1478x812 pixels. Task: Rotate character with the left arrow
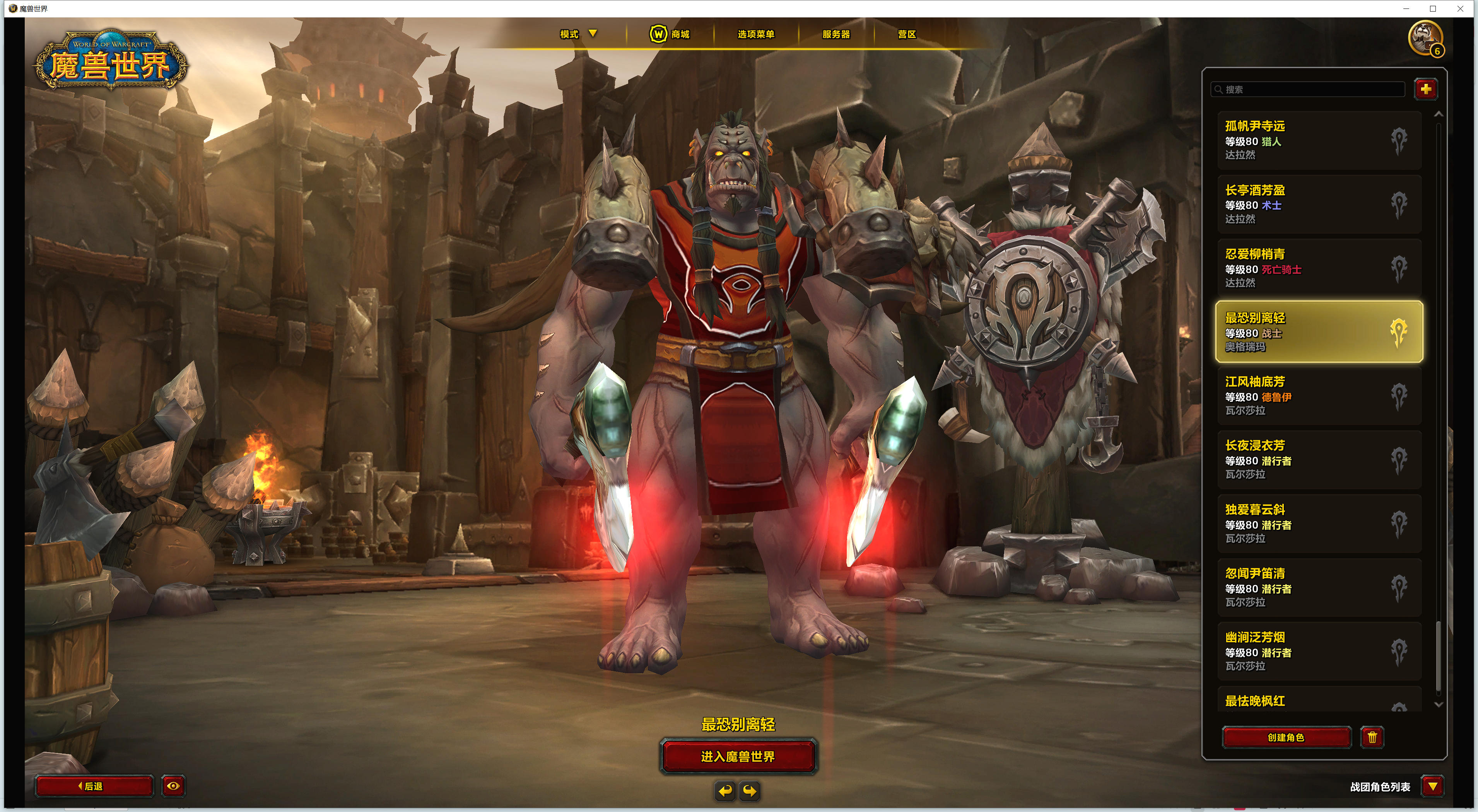725,792
